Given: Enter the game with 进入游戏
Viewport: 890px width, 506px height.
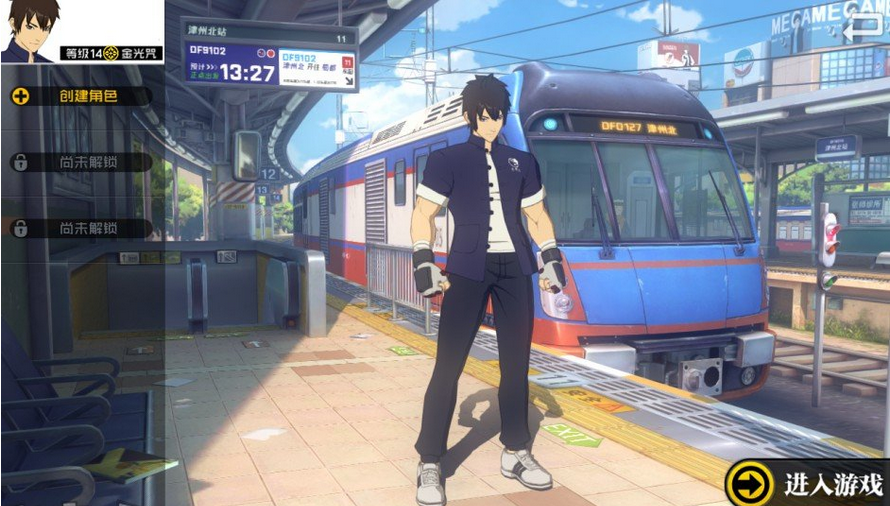Looking at the screenshot, I should tap(808, 485).
